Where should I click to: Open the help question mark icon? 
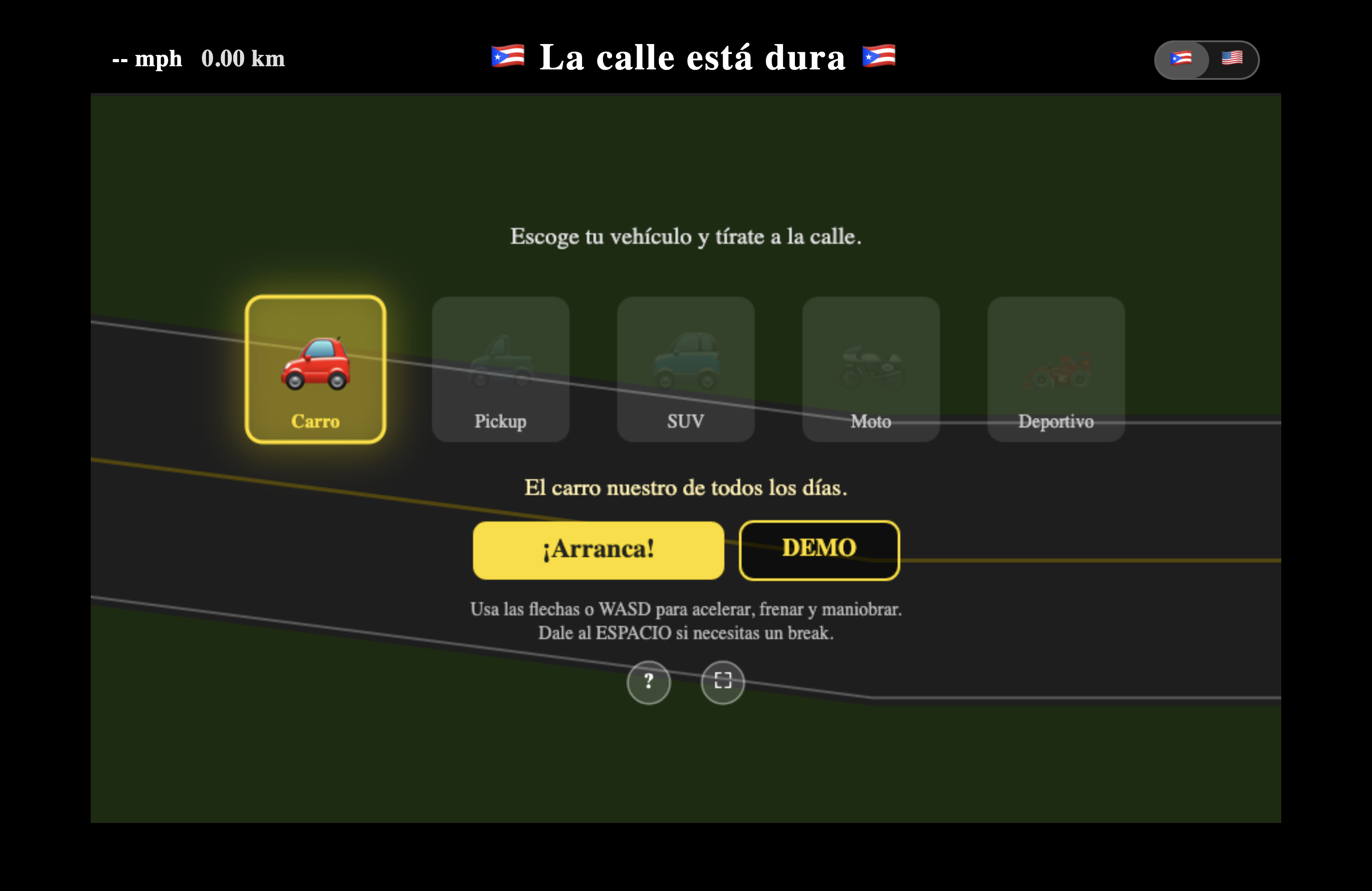(648, 682)
